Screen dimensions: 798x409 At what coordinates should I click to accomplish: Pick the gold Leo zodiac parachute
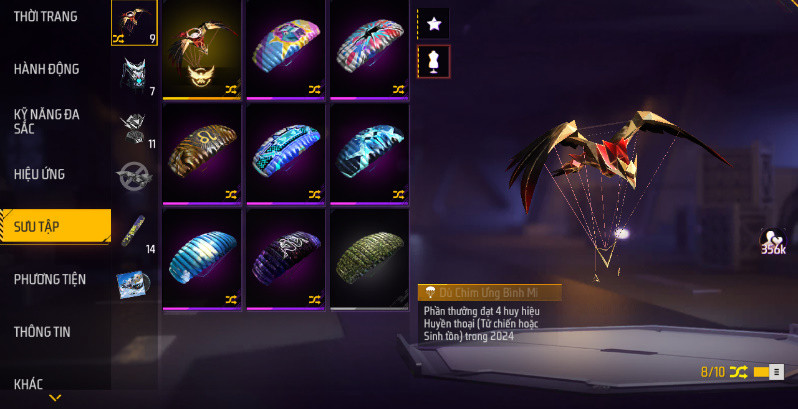pos(201,152)
